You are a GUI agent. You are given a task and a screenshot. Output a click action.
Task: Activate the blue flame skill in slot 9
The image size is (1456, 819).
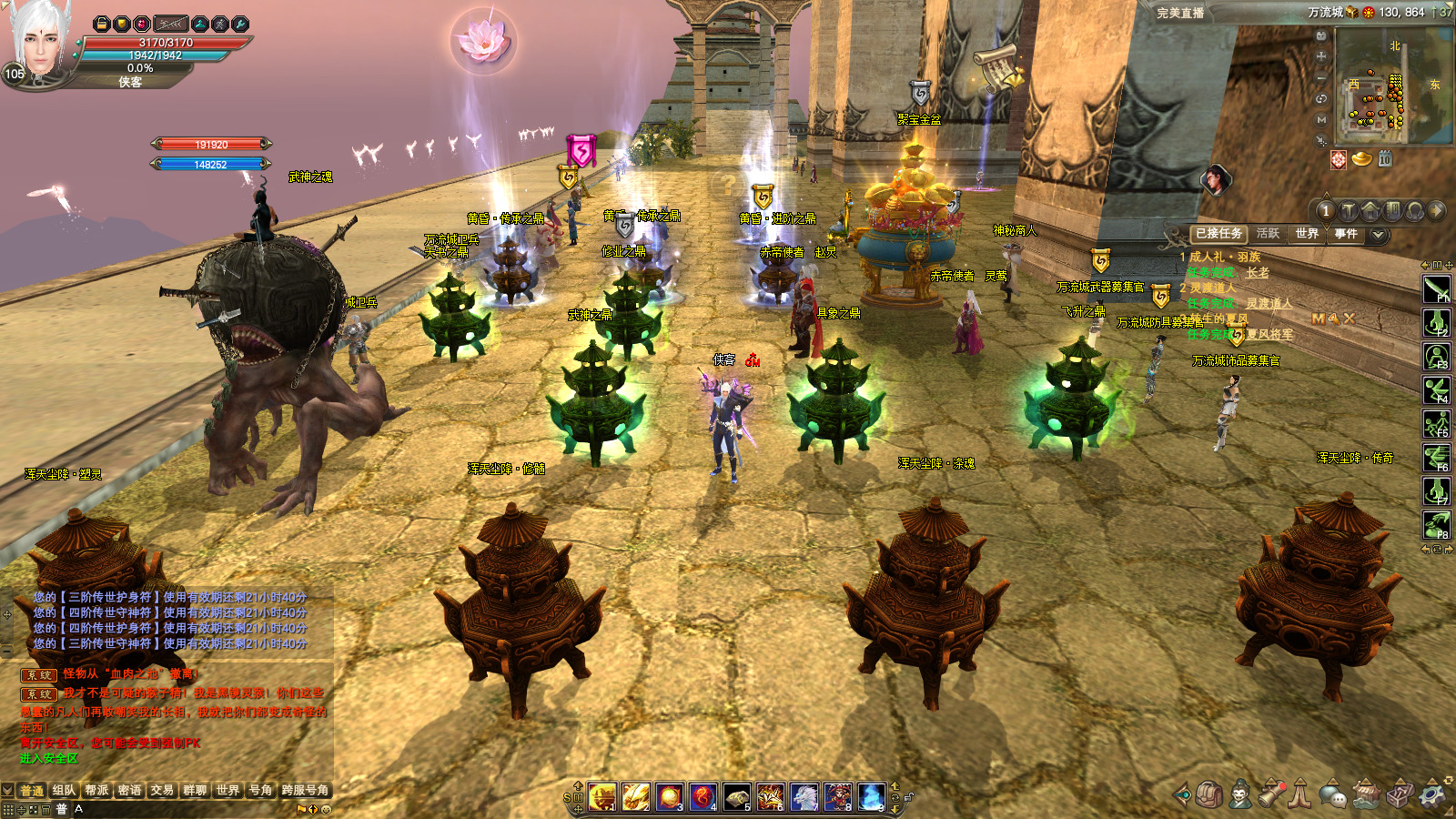coord(871,796)
